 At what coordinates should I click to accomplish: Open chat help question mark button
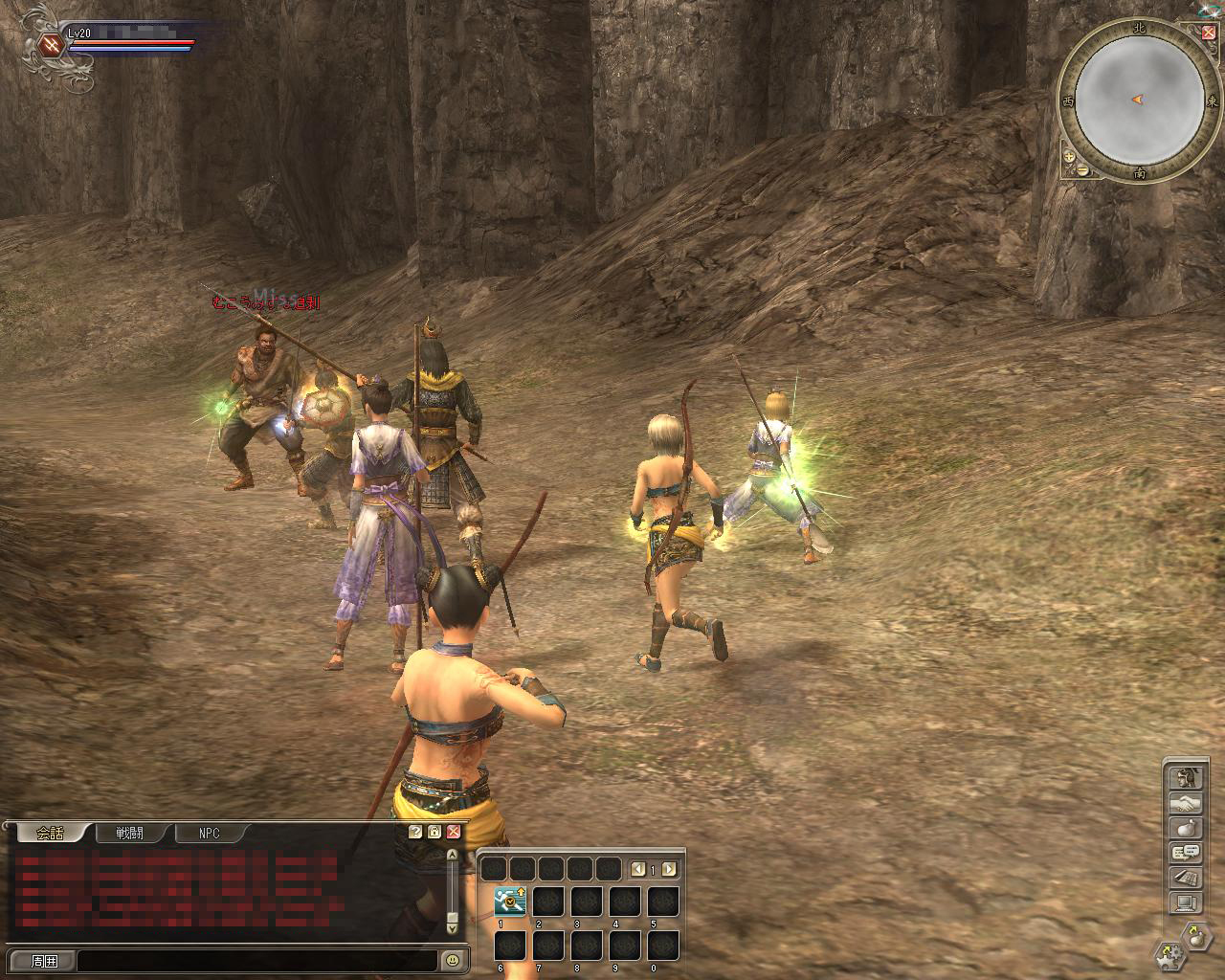click(x=415, y=832)
